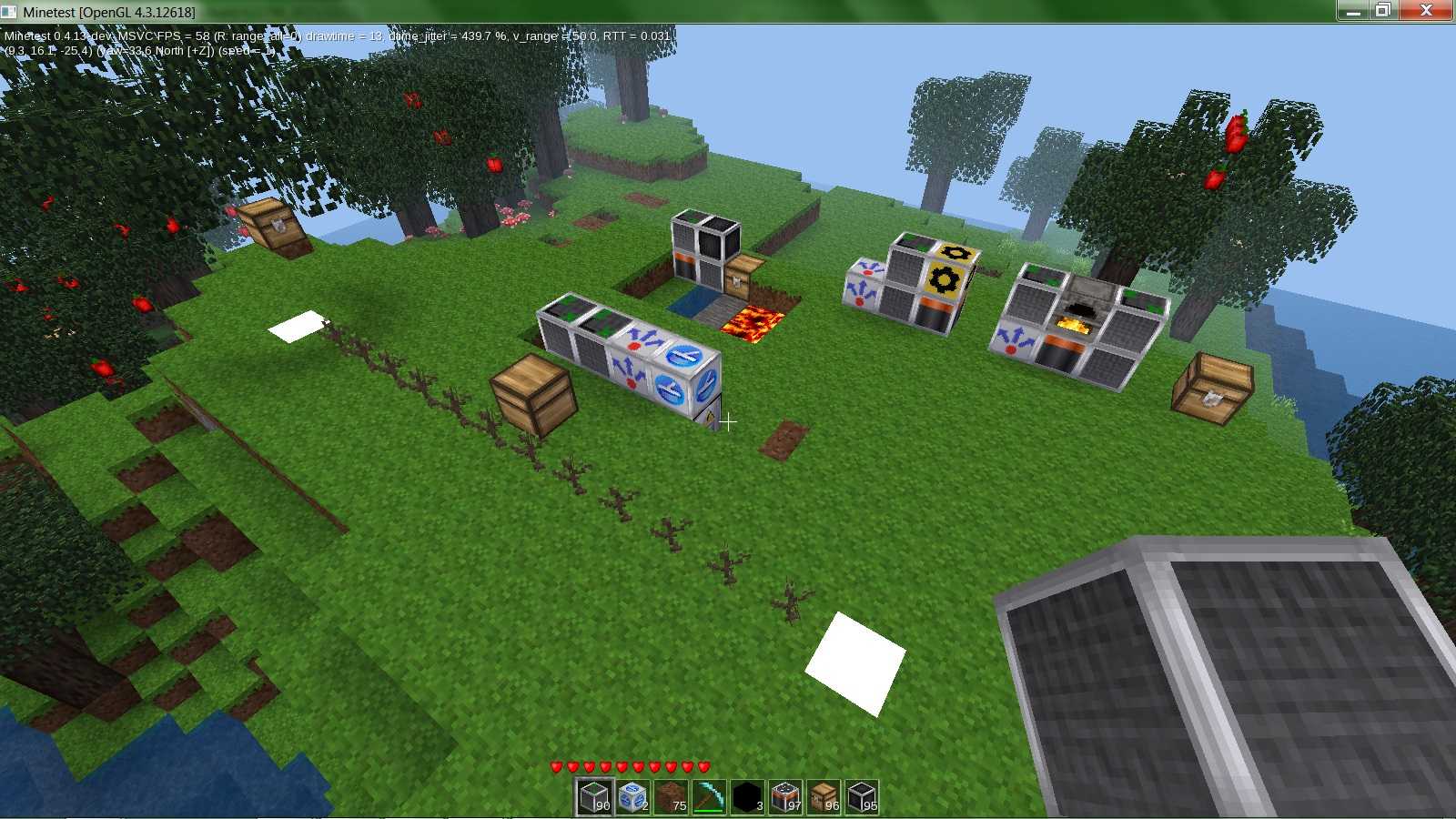Select the wooden chest stack of 96
The width and height of the screenshot is (1456, 819).
[824, 797]
